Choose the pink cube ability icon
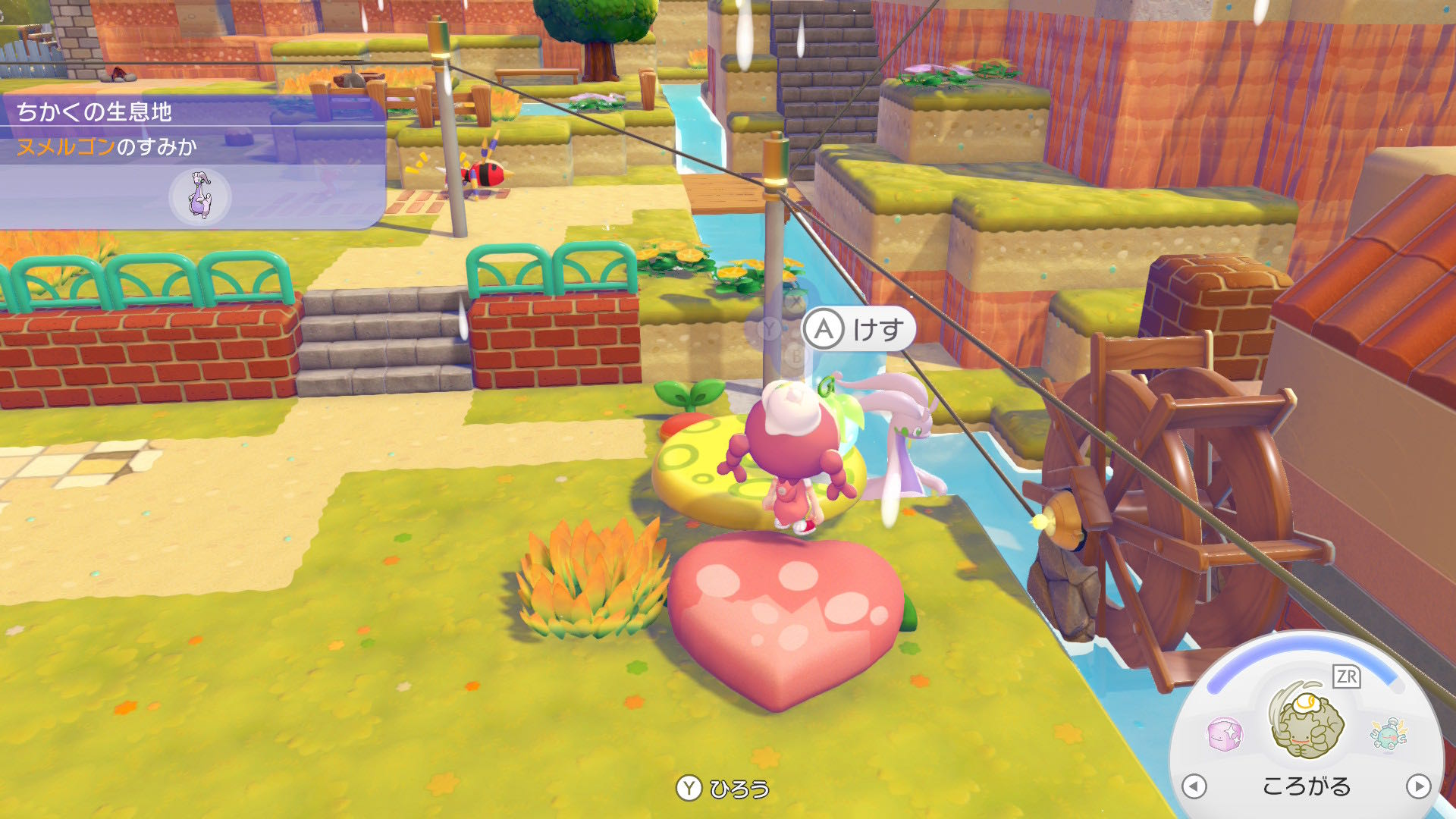The width and height of the screenshot is (1456, 819). tap(1225, 733)
